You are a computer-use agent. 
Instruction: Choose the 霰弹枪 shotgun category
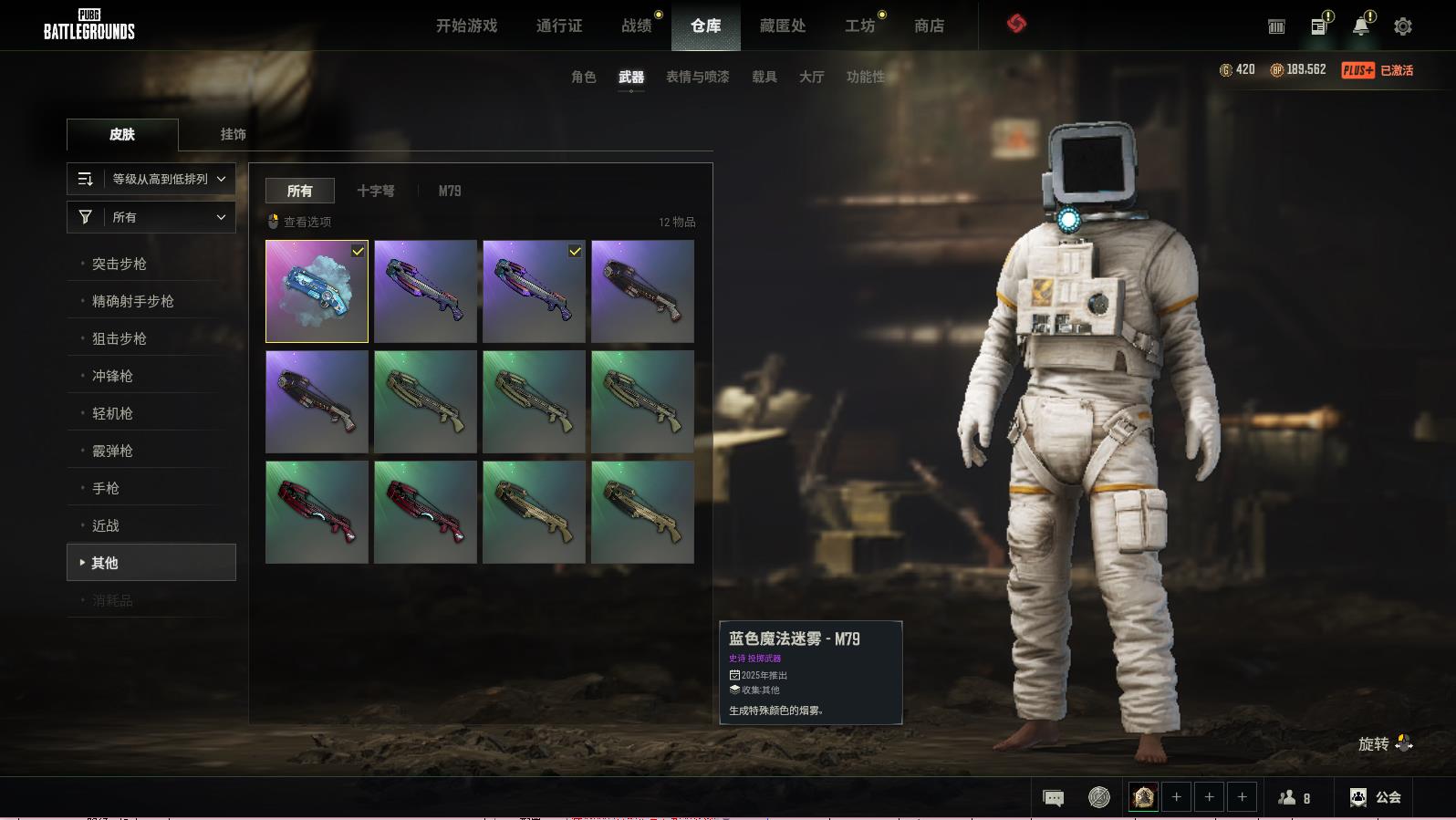tap(112, 451)
